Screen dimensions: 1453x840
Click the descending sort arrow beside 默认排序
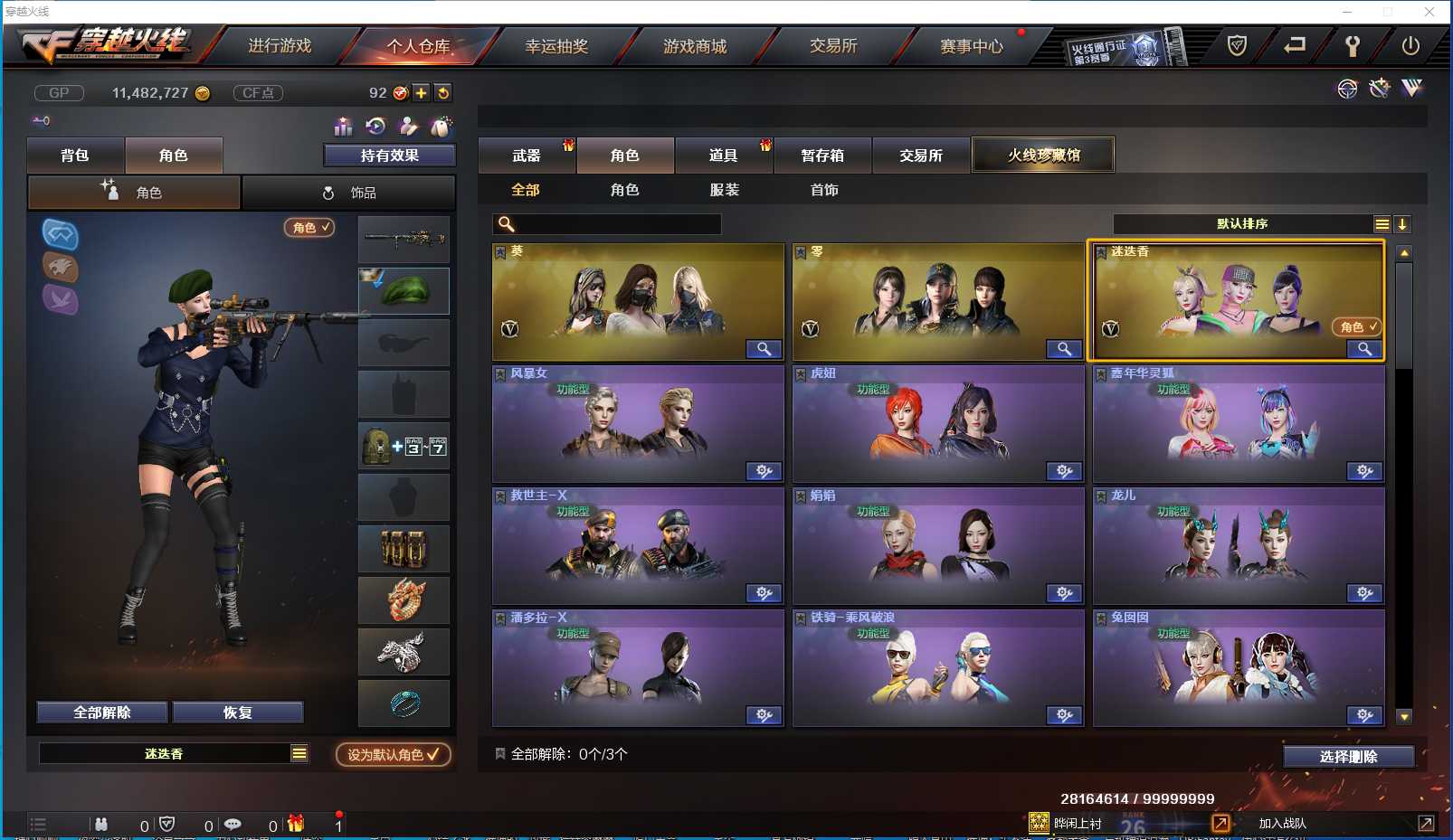[x=1403, y=223]
